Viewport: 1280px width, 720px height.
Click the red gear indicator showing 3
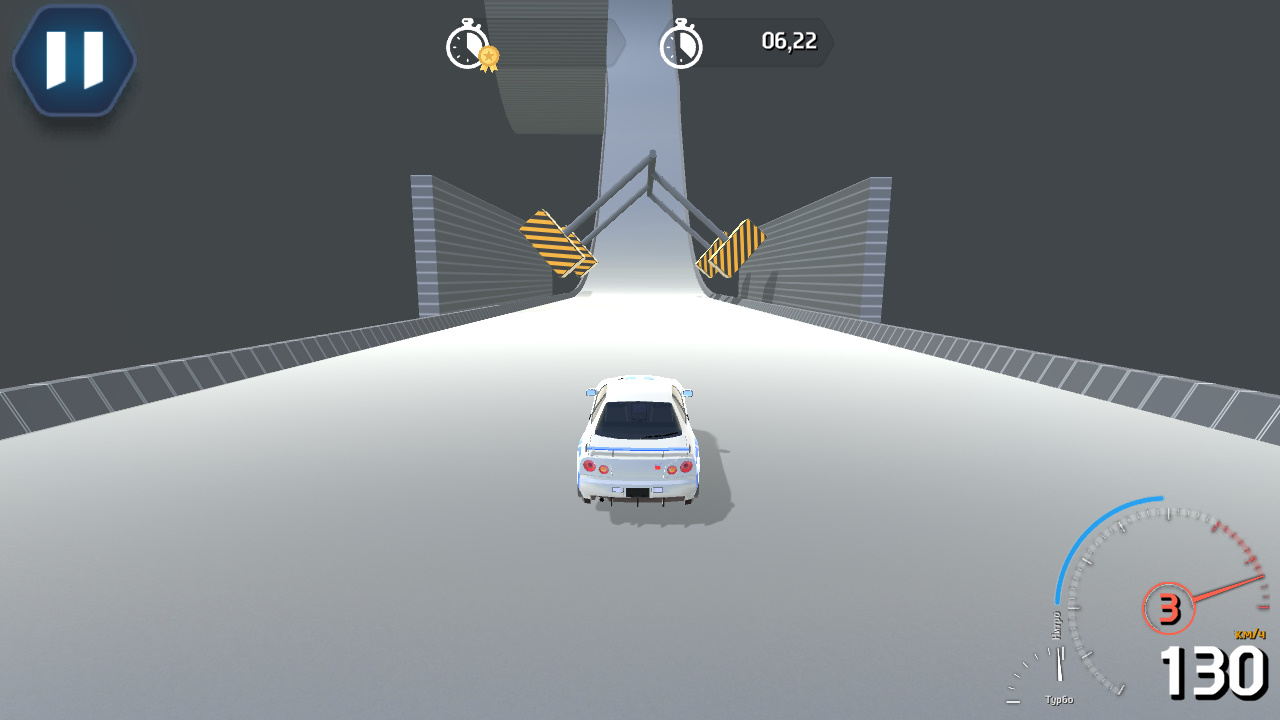(x=1168, y=606)
